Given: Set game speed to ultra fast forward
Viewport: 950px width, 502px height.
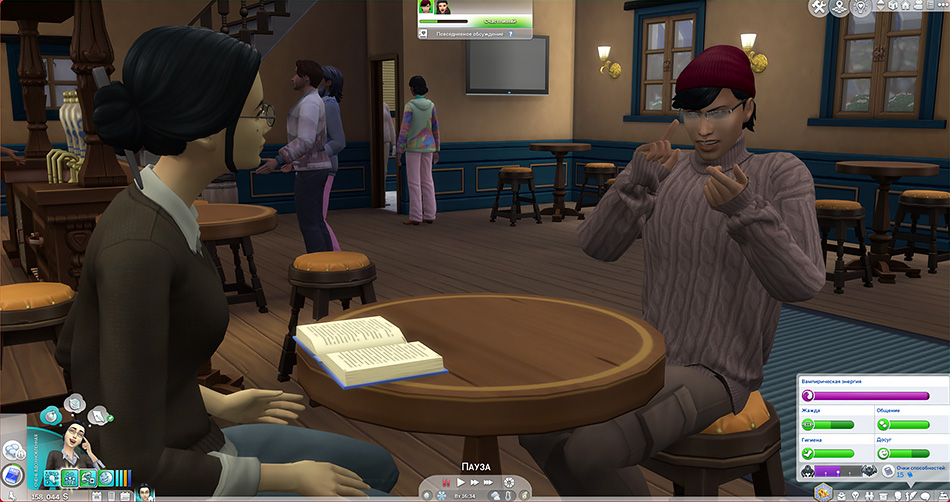Looking at the screenshot, I should pos(489,483).
